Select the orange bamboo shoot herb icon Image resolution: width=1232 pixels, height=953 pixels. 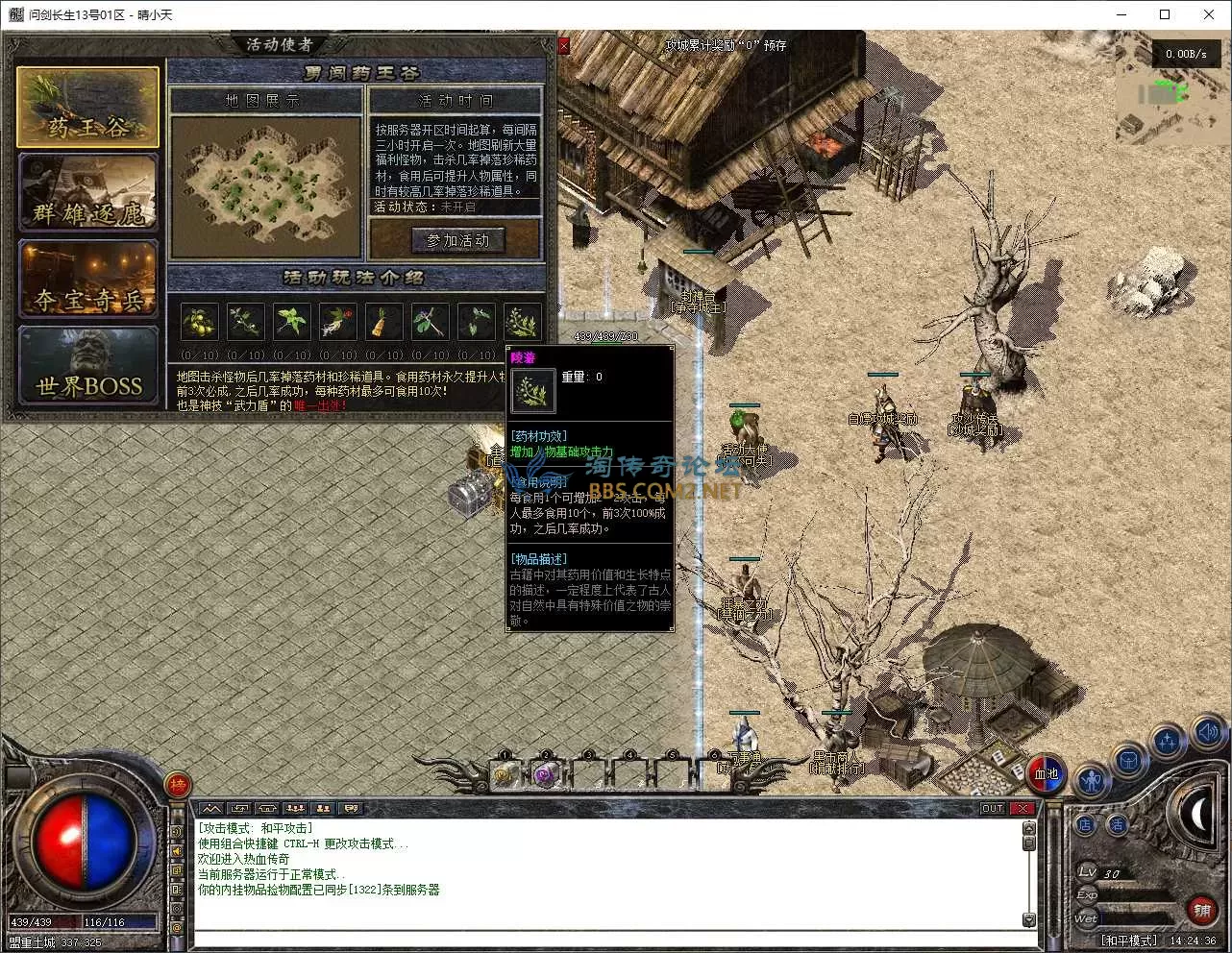click(x=383, y=323)
